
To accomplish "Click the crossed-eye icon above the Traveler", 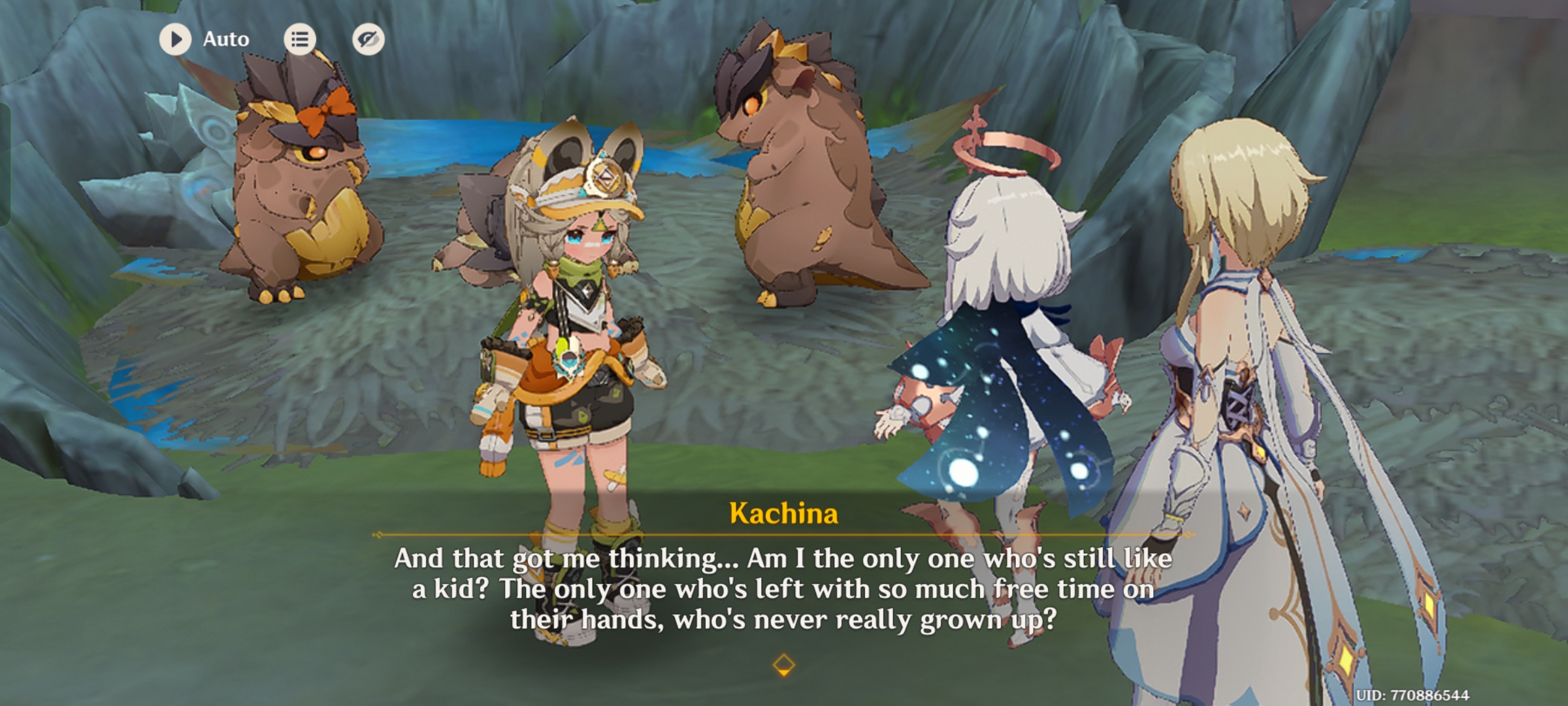I will 367,39.
